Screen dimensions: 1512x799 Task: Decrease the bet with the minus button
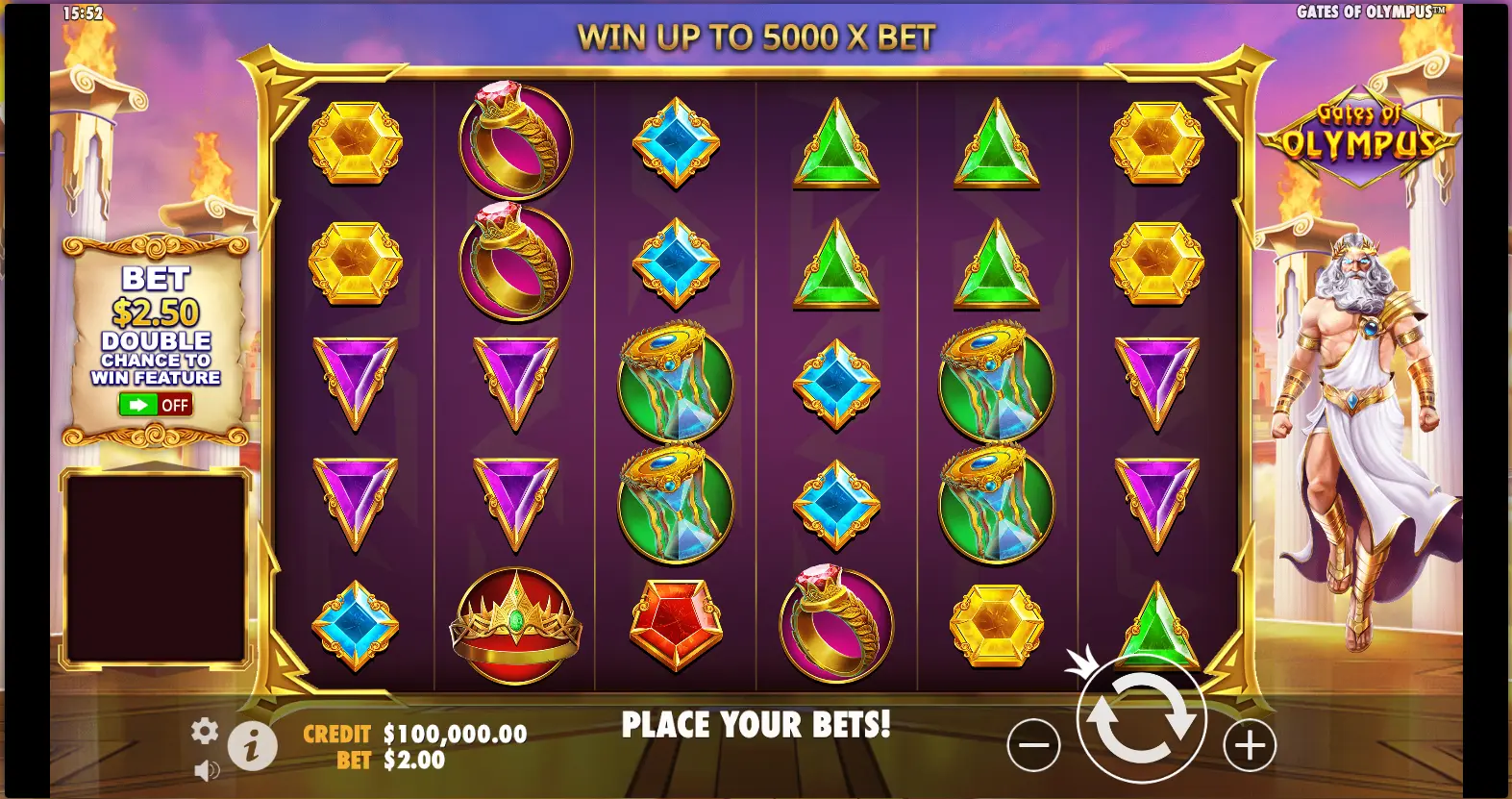[x=1033, y=745]
